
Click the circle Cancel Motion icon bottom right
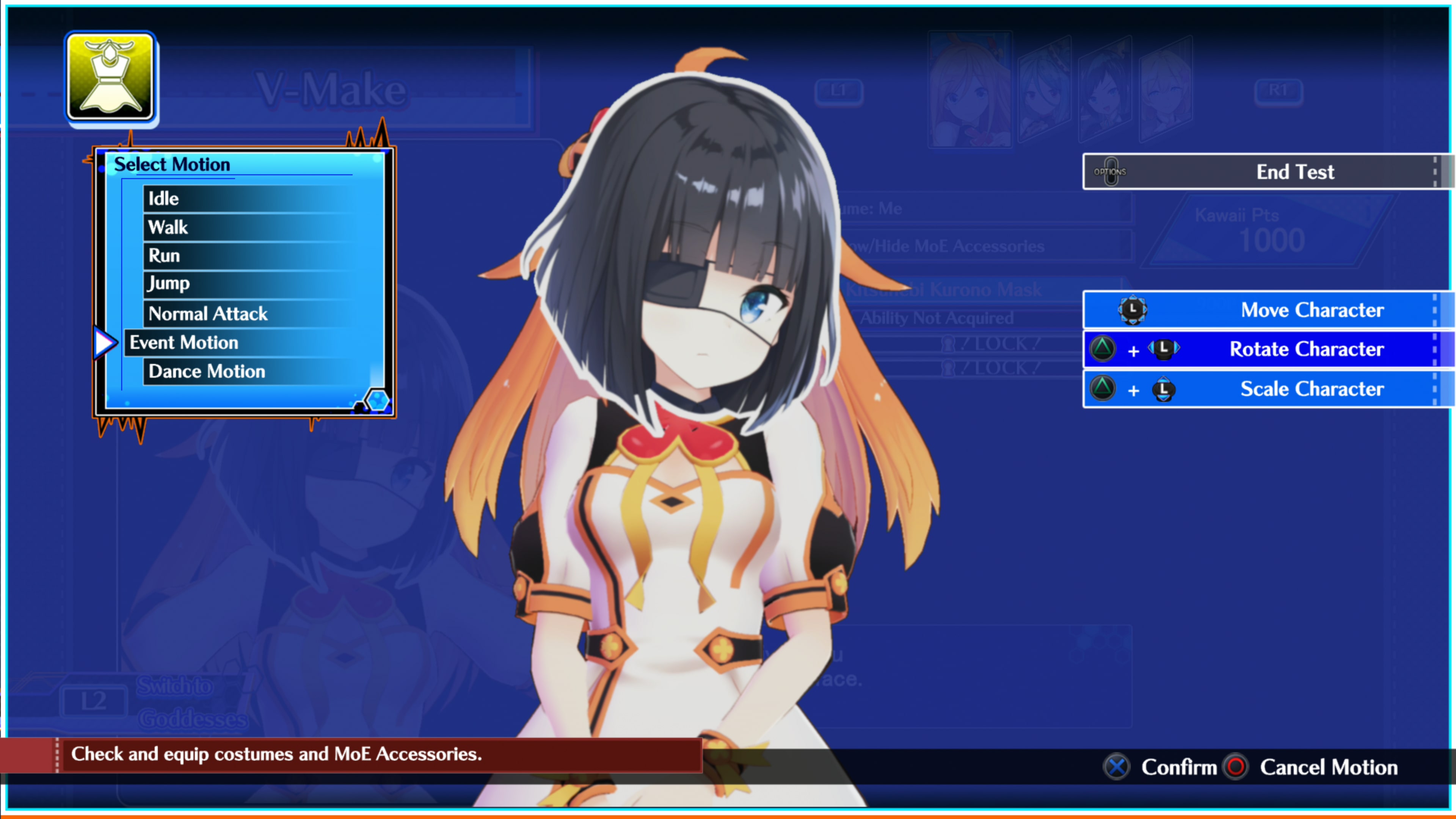click(1236, 767)
